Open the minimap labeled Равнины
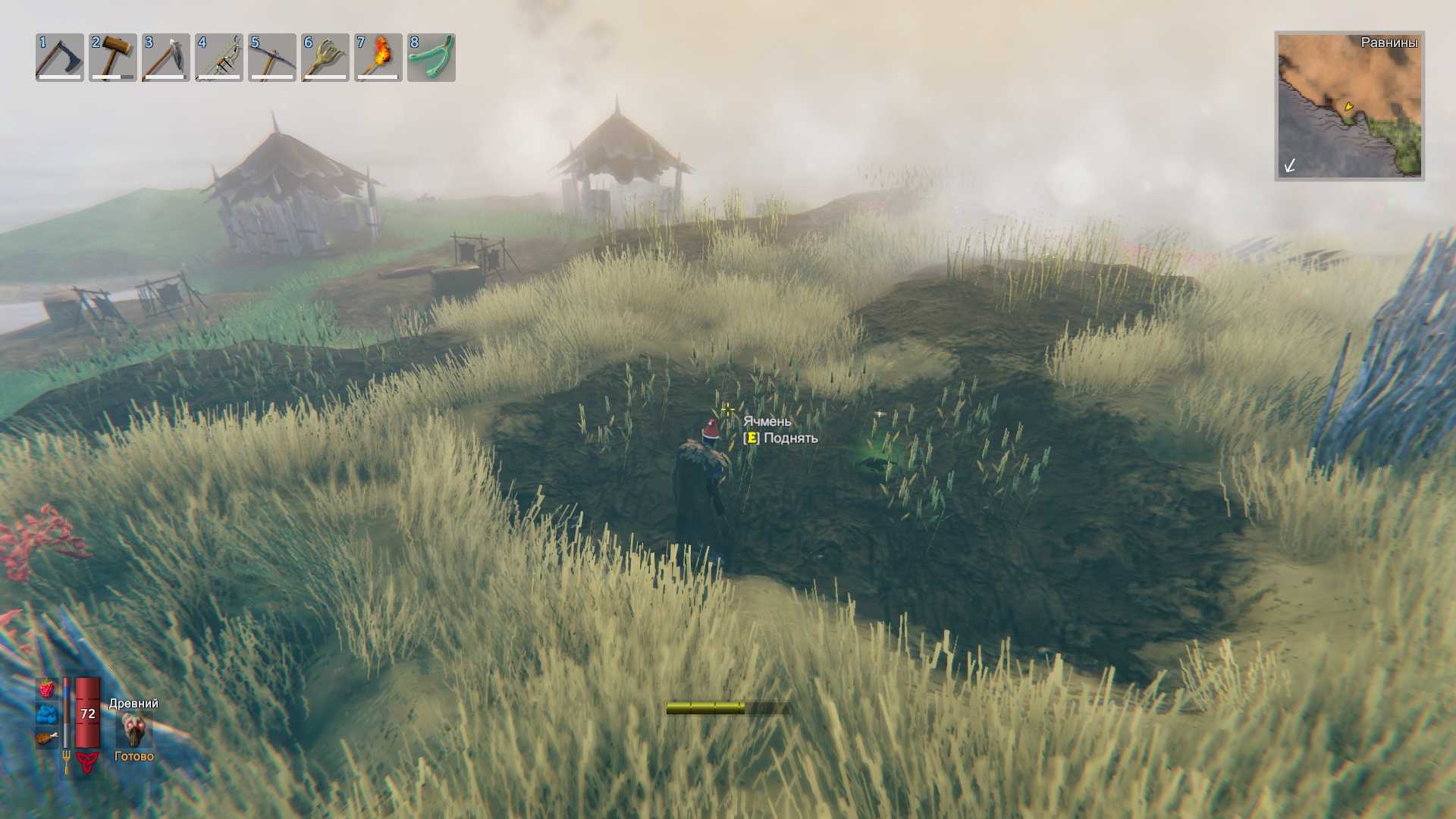1456x819 pixels. coord(1349,105)
